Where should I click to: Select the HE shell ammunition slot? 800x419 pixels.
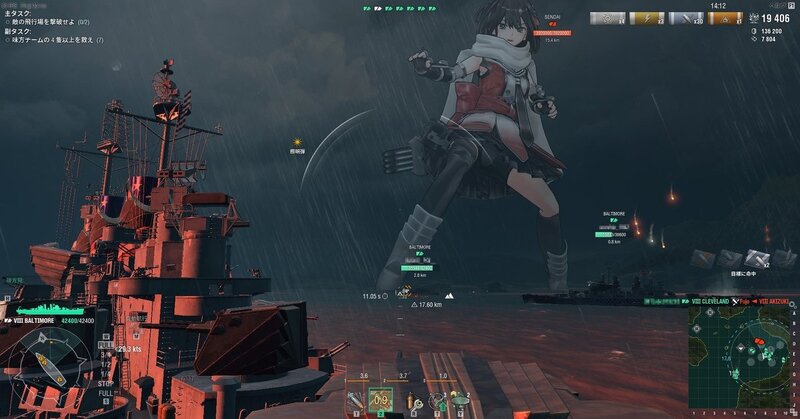[x=355, y=401]
